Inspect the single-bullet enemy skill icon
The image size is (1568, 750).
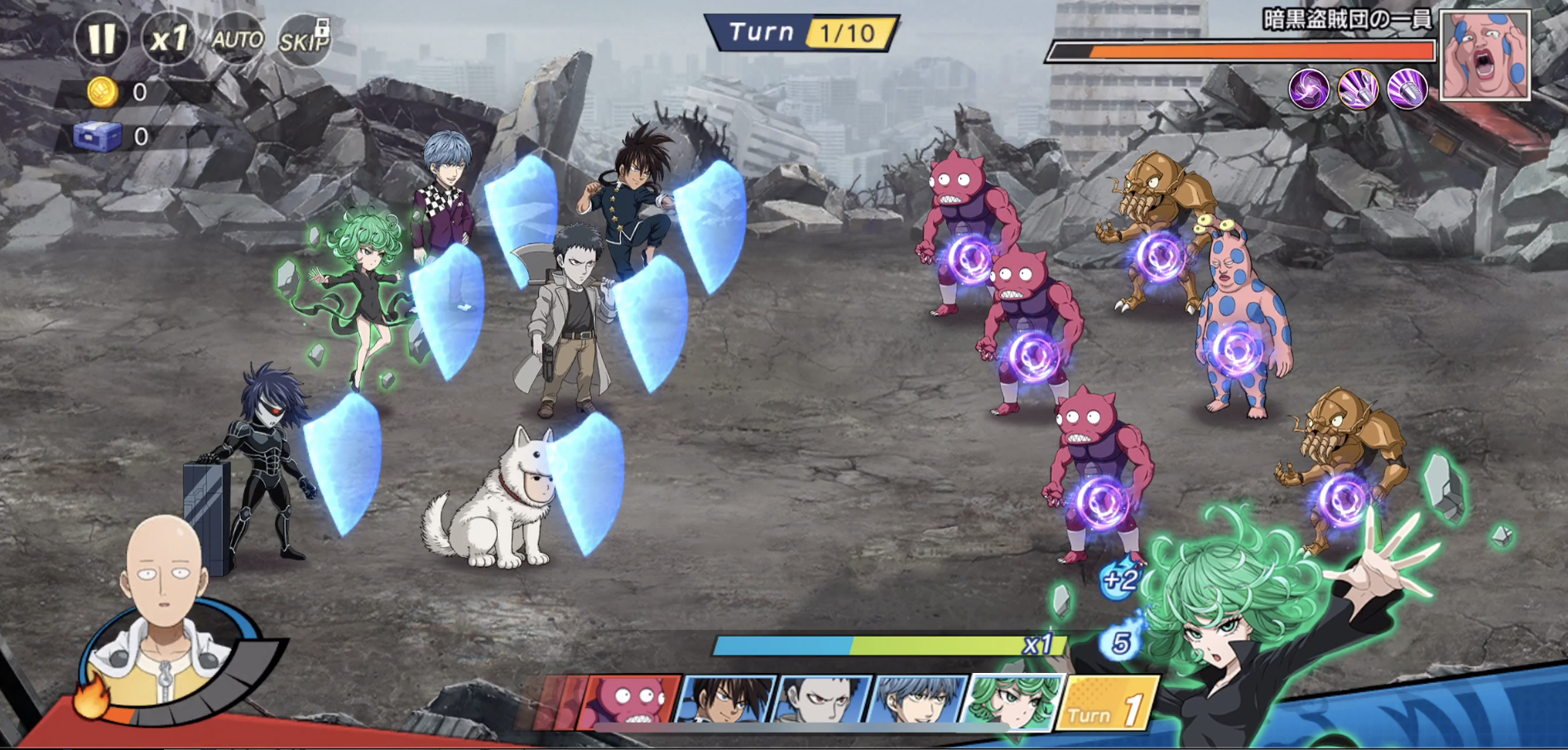click(1407, 89)
